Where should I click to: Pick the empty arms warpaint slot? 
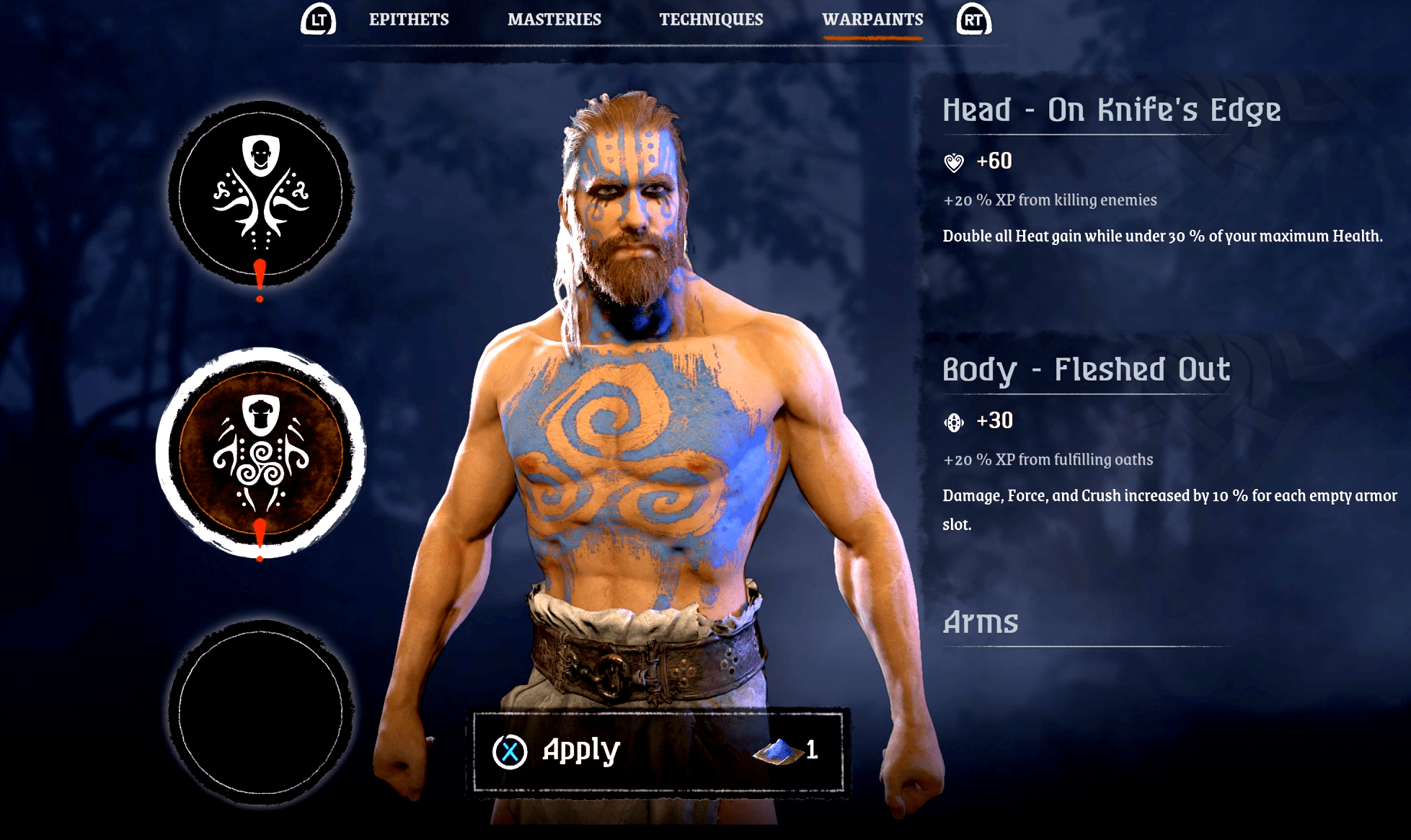261,712
